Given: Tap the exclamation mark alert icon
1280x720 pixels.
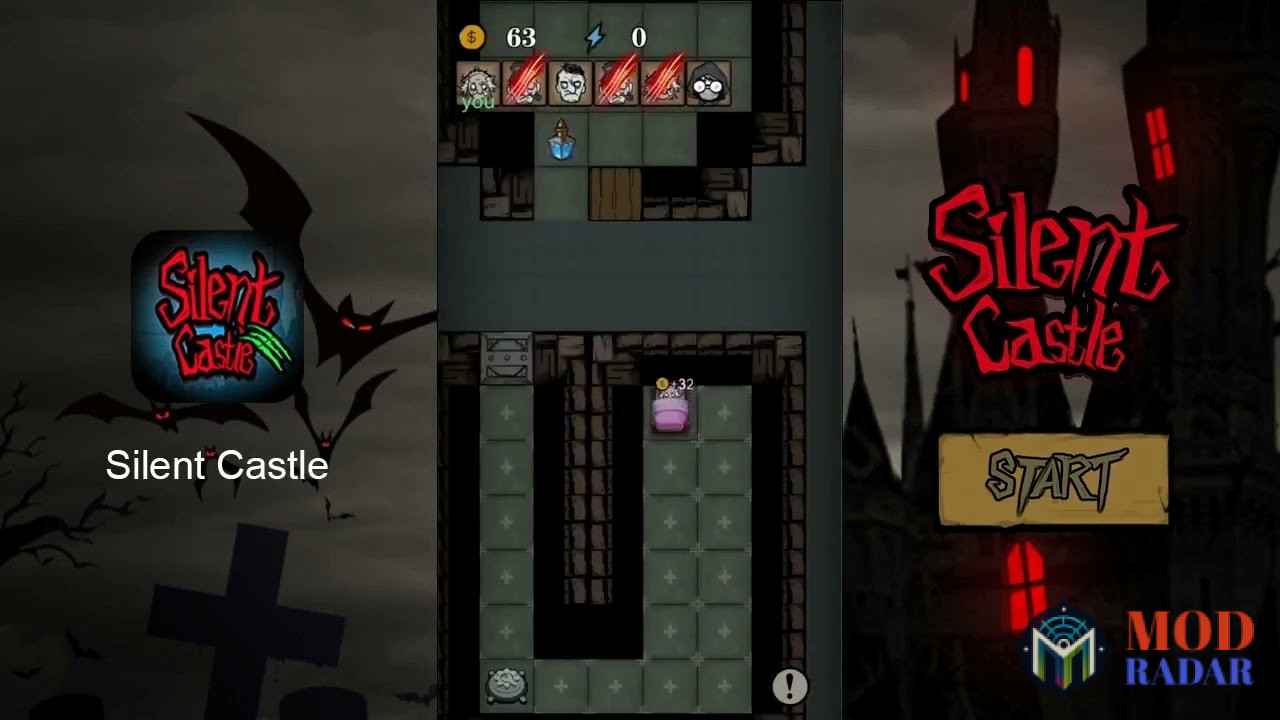Looking at the screenshot, I should point(789,684).
